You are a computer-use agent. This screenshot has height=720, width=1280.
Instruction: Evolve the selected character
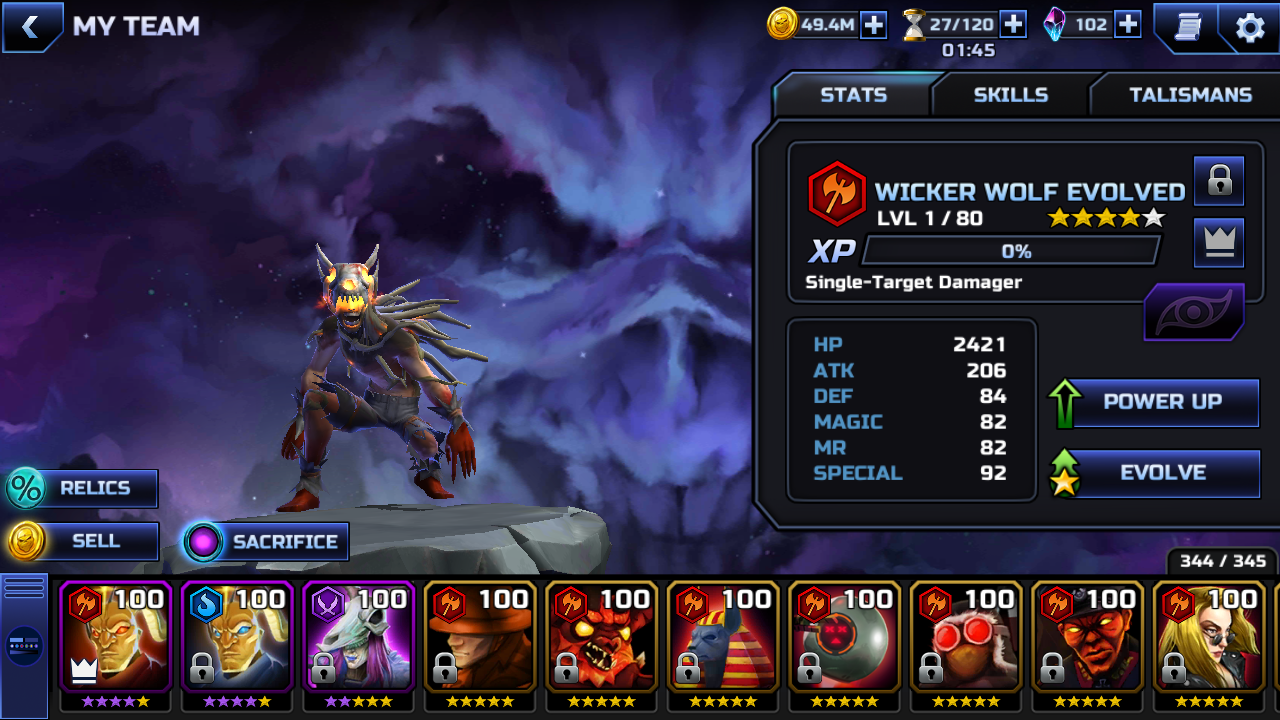[1162, 473]
